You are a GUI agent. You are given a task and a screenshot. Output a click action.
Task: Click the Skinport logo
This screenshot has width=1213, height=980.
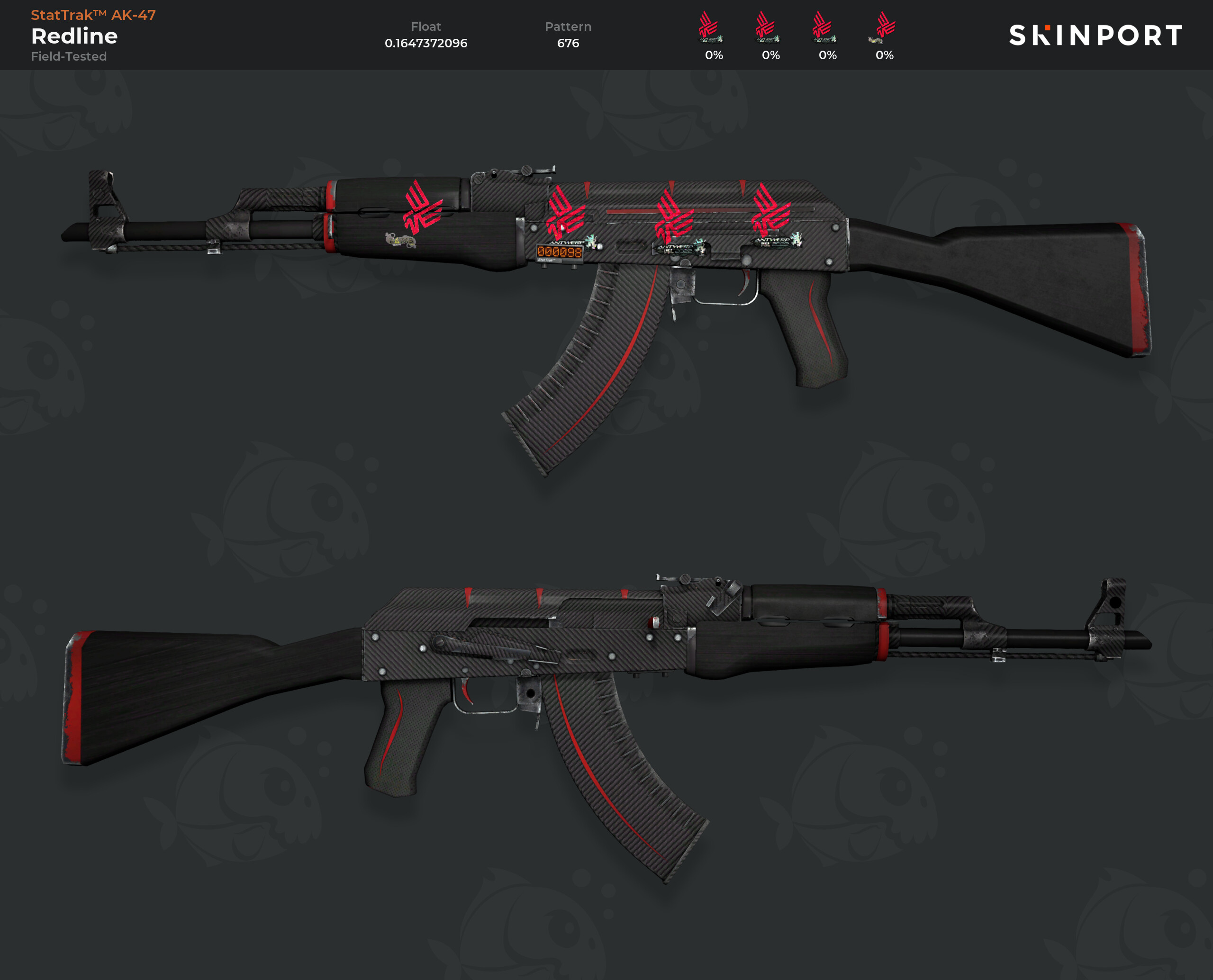coord(1095,35)
